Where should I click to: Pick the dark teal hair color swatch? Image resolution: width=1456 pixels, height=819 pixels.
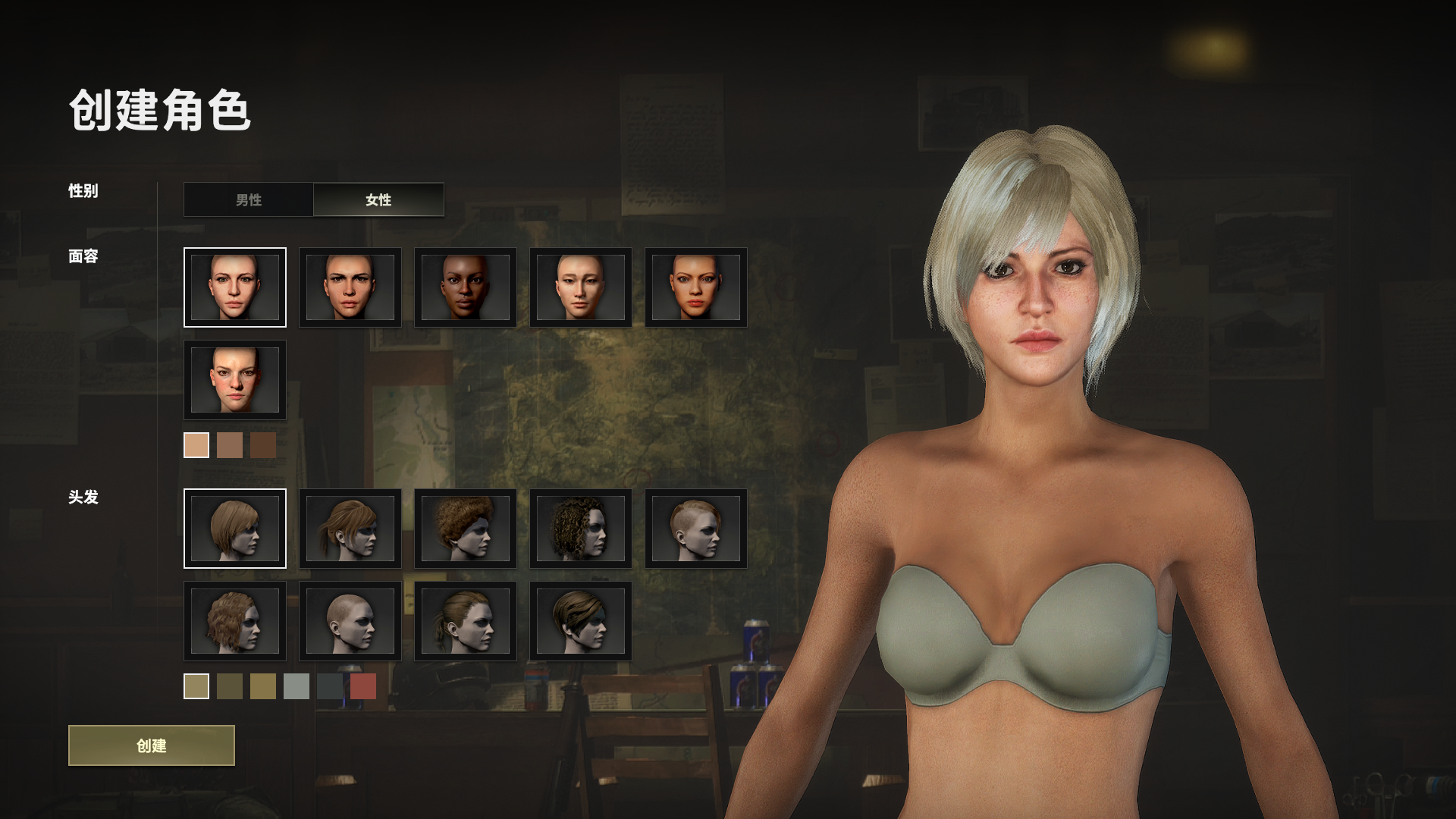(330, 686)
